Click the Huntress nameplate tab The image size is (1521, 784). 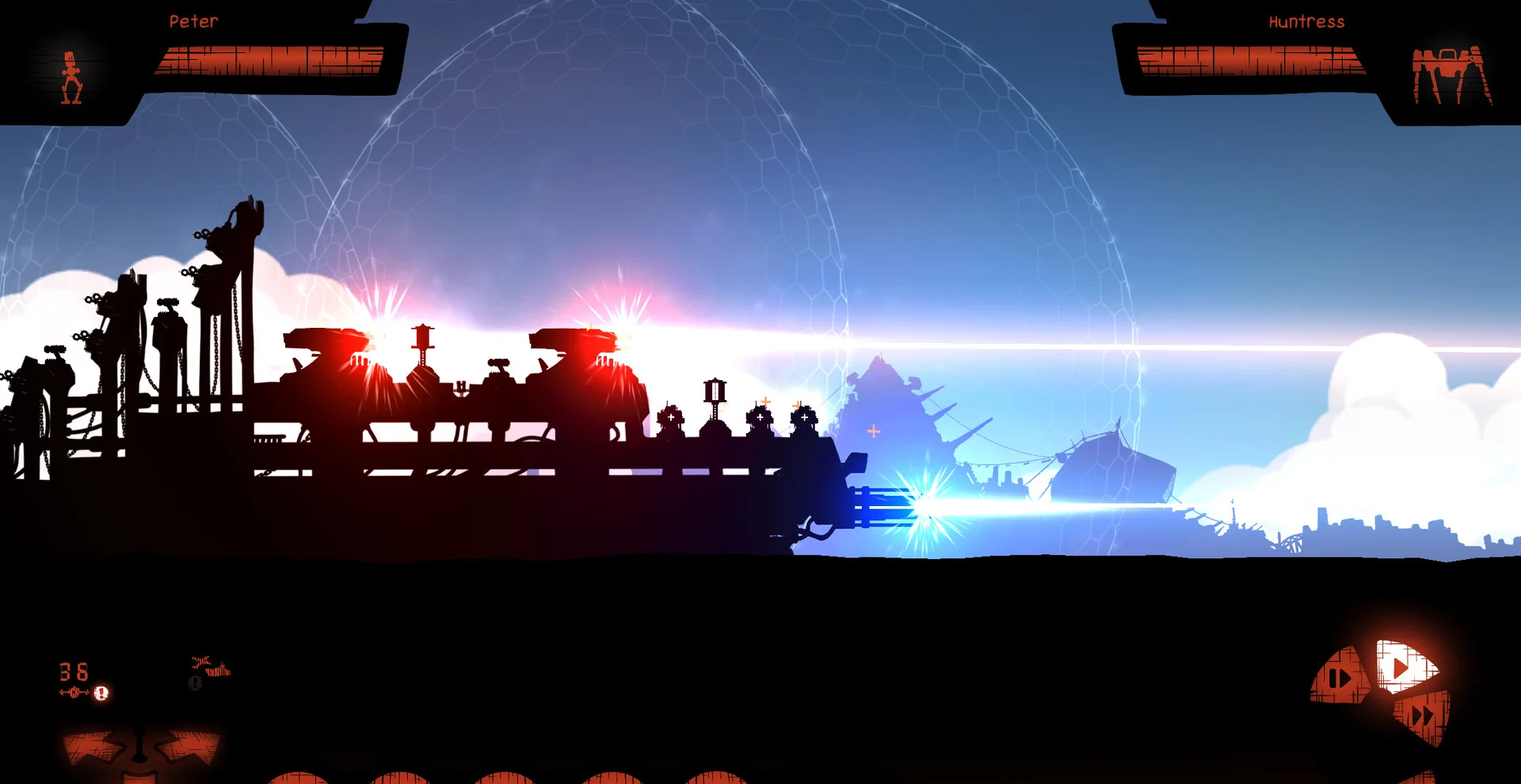[x=1307, y=21]
